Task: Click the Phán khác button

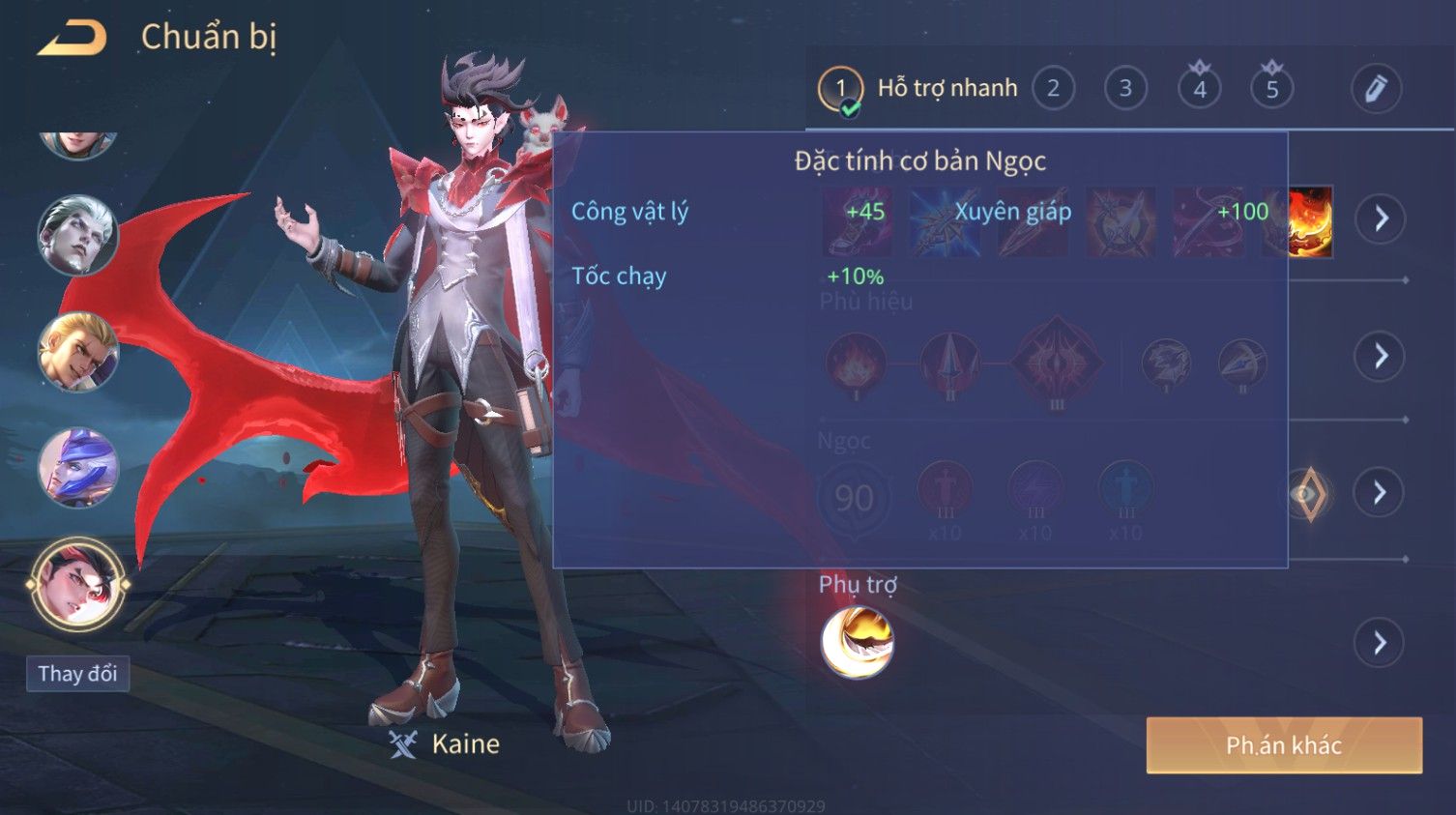Action: (x=1284, y=745)
